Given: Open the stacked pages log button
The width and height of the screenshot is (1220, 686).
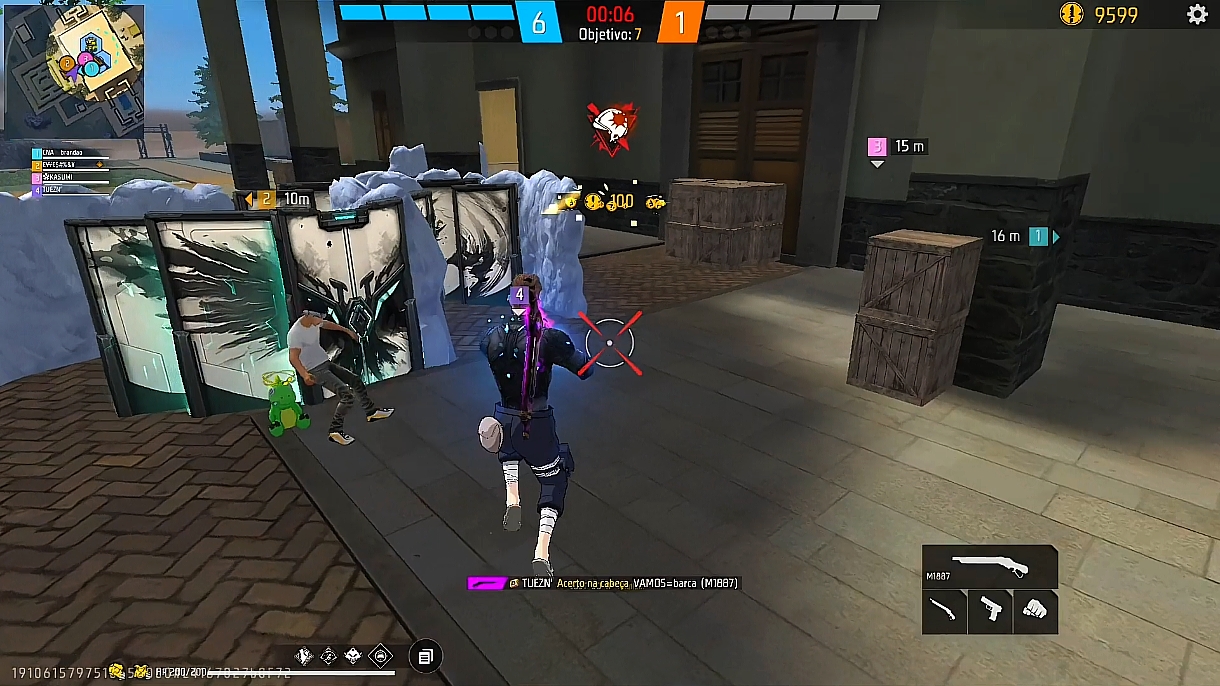Looking at the screenshot, I should [425, 656].
